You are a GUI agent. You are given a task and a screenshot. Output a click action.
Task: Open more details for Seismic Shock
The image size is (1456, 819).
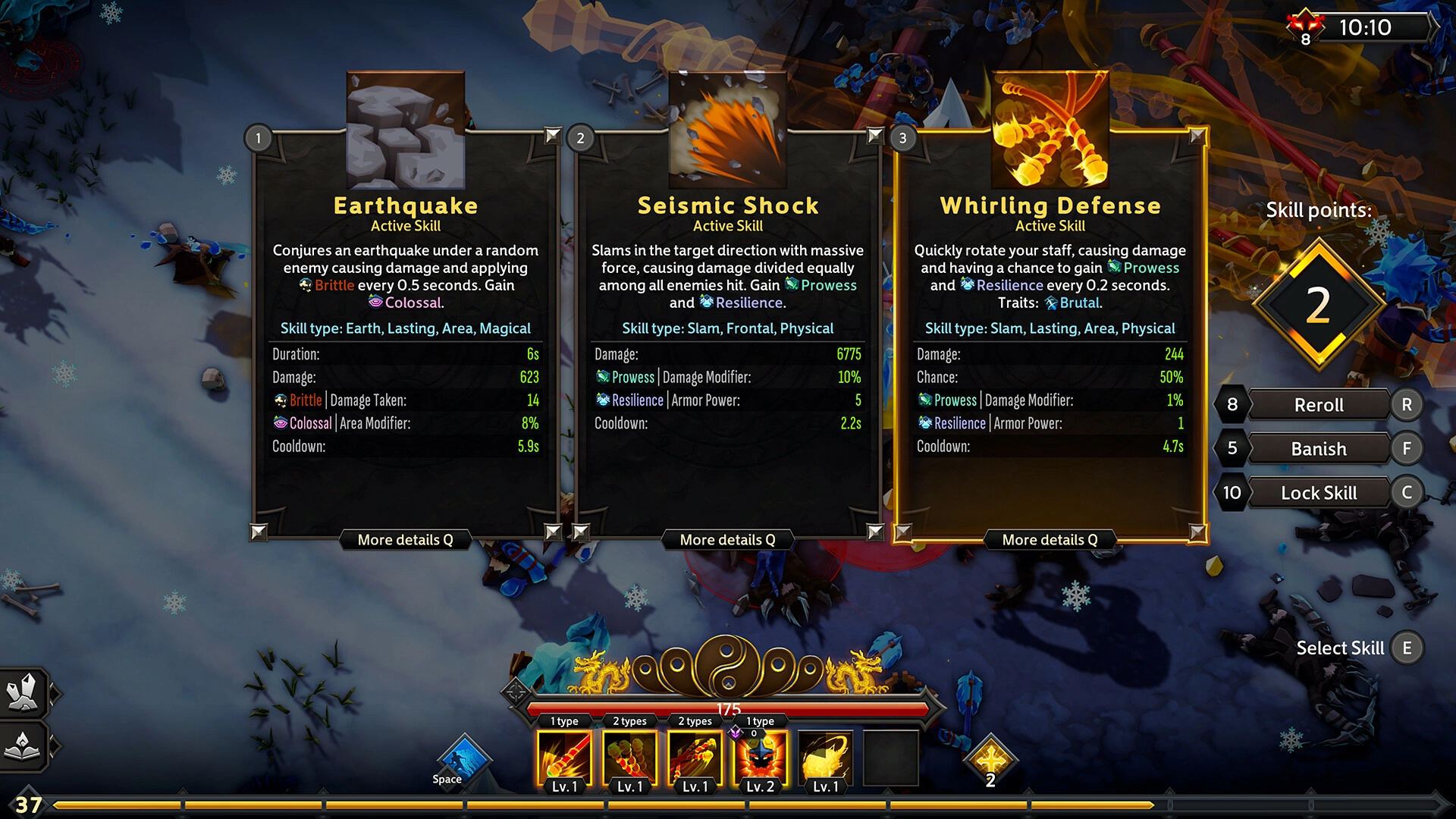(727, 540)
